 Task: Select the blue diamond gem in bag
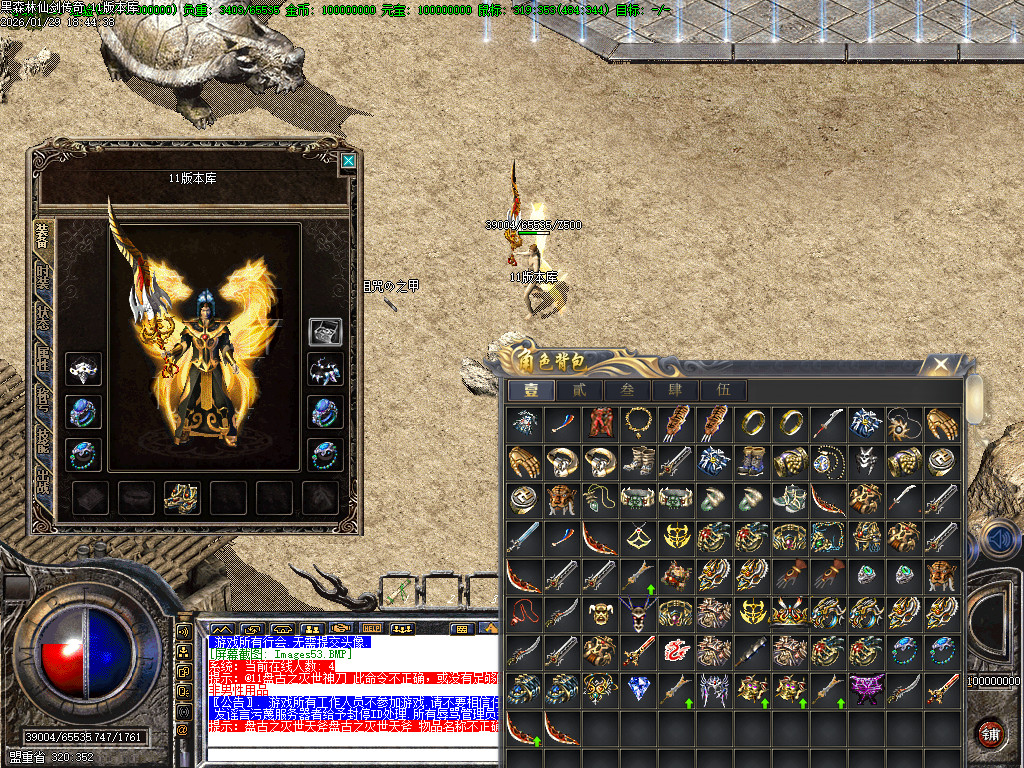click(x=638, y=688)
